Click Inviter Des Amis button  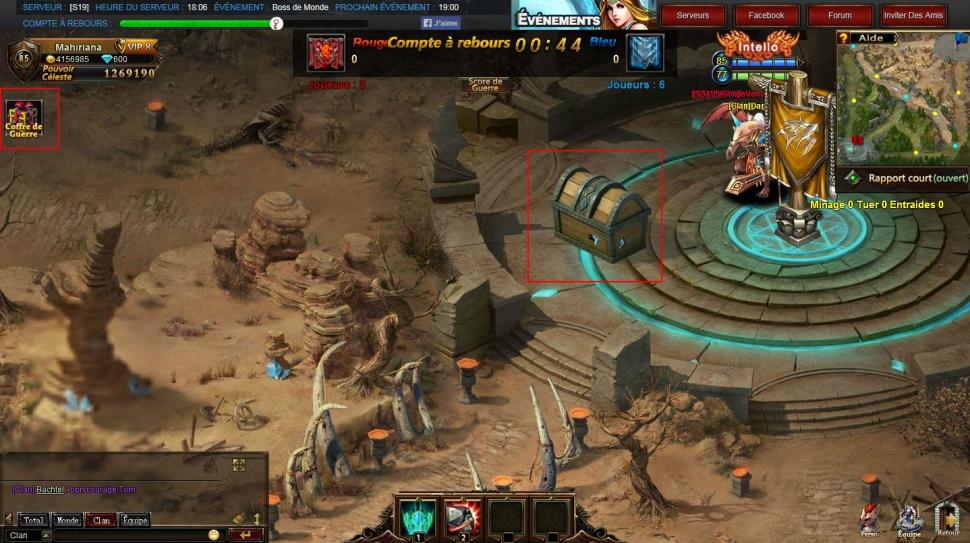913,15
